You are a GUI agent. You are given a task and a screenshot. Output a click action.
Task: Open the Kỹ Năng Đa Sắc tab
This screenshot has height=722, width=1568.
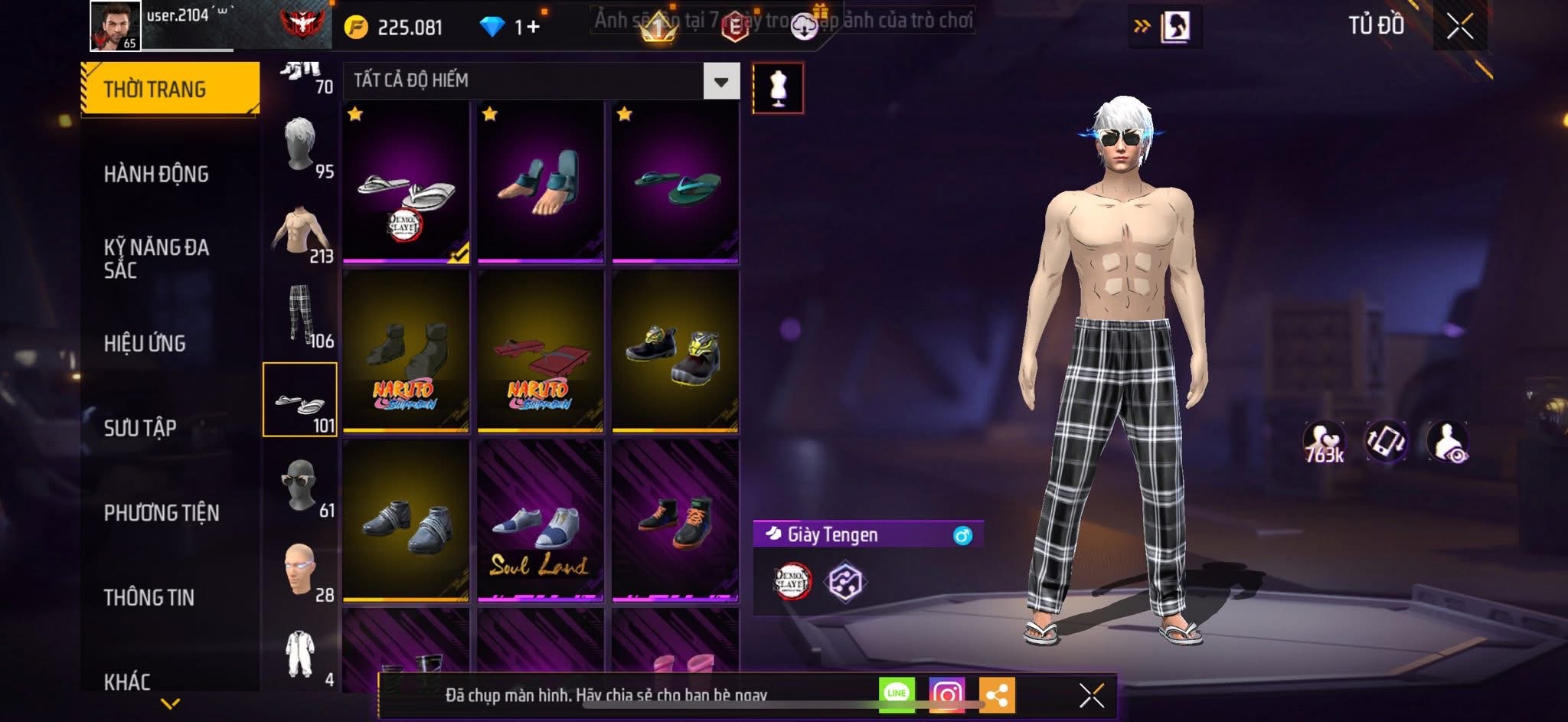tap(156, 258)
